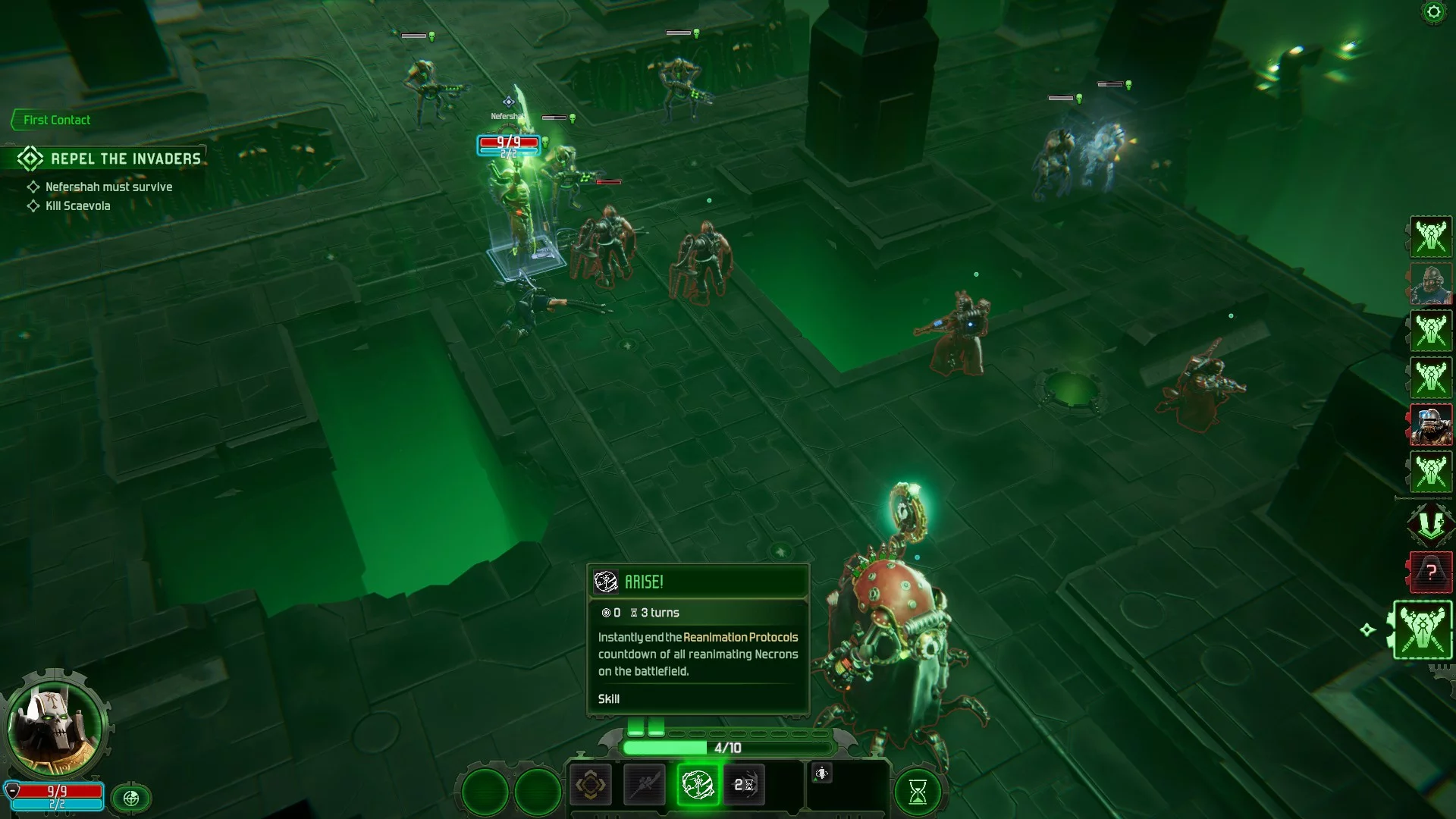Open the First Contact mission label
Image resolution: width=1456 pixels, height=819 pixels.
tap(55, 120)
